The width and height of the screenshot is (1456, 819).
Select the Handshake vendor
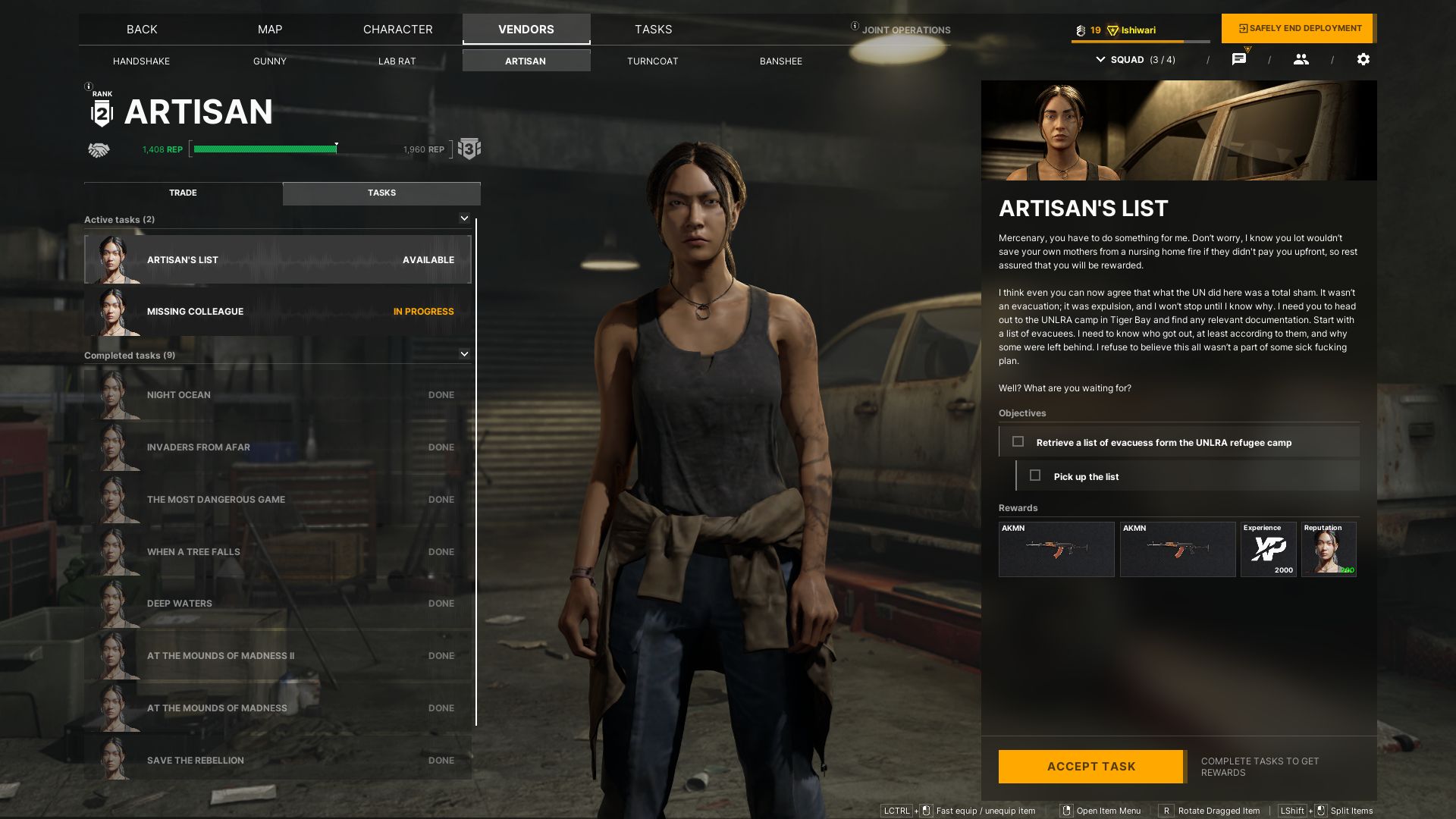click(141, 61)
